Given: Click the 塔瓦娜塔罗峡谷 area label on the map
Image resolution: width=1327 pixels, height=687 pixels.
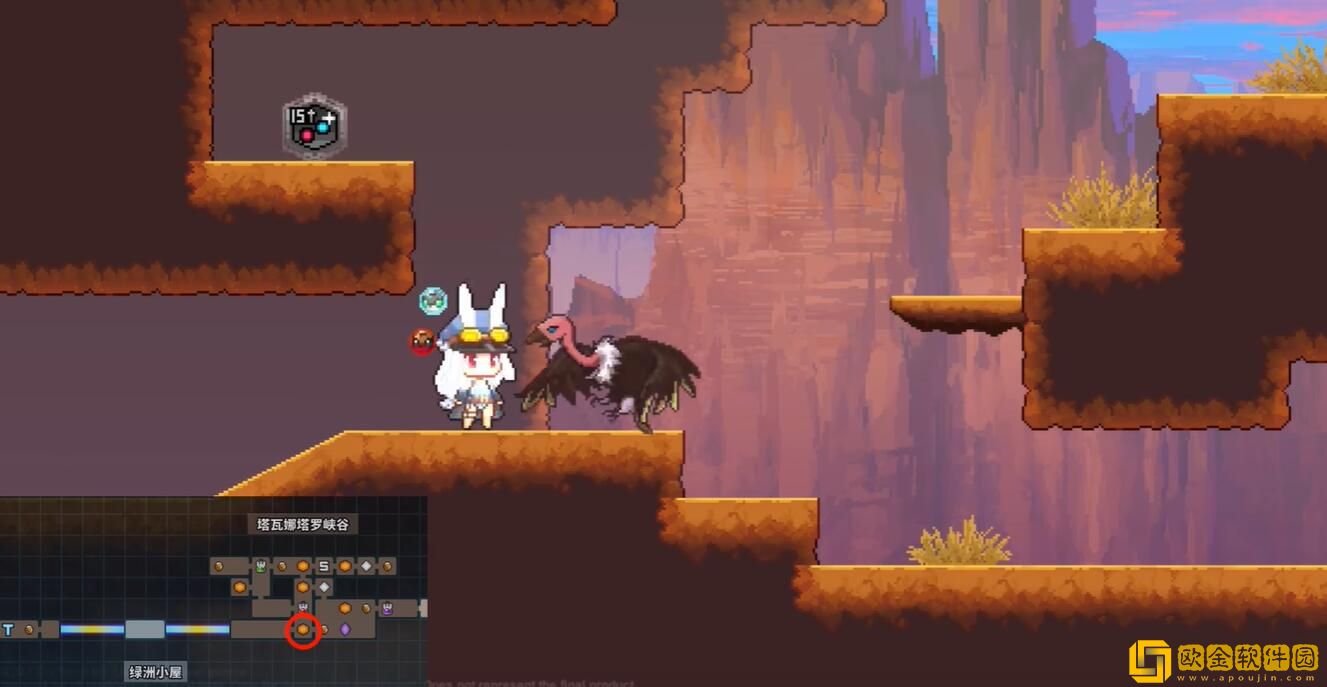Looking at the screenshot, I should (303, 524).
